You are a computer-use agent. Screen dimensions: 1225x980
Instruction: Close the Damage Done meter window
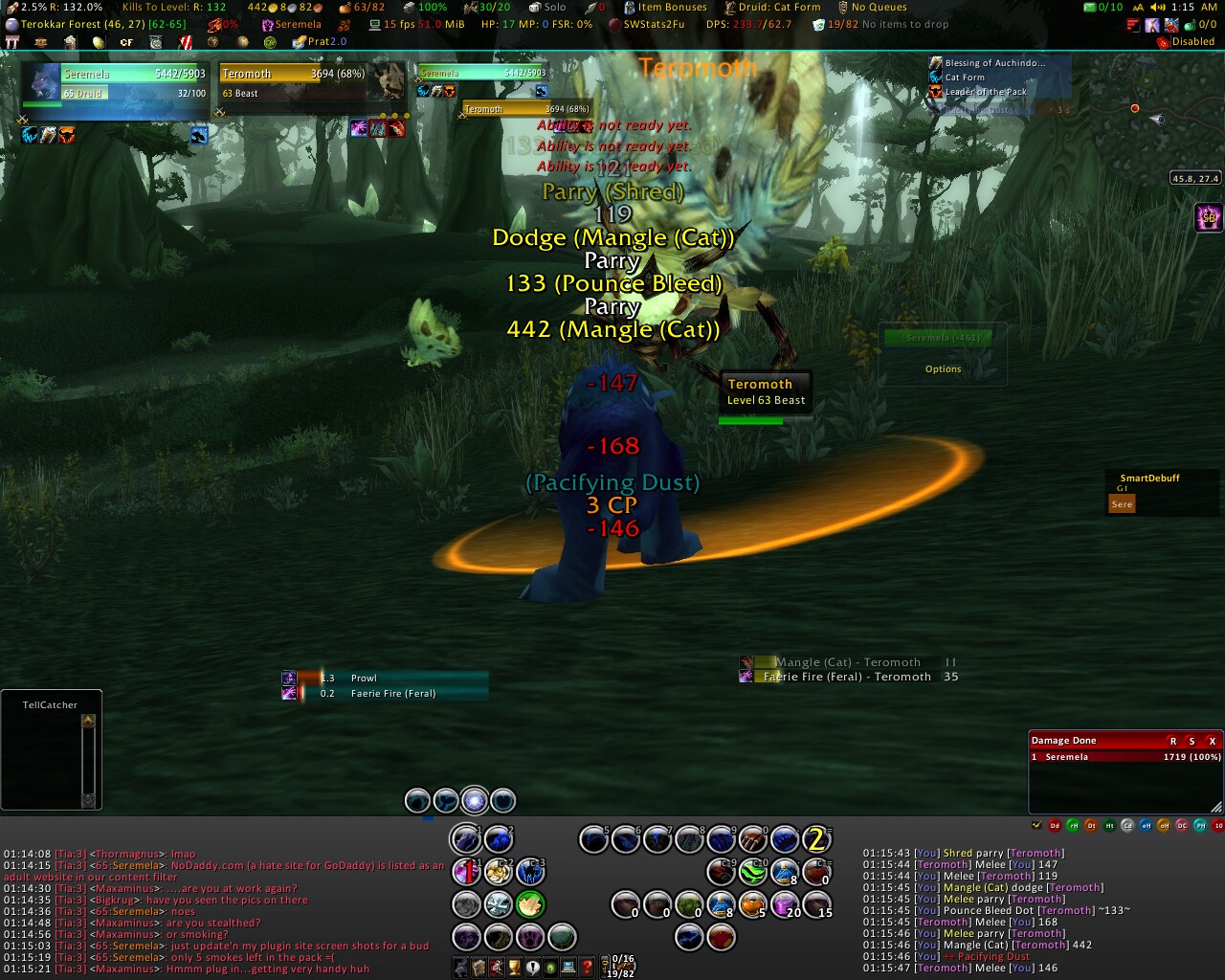click(x=1212, y=741)
